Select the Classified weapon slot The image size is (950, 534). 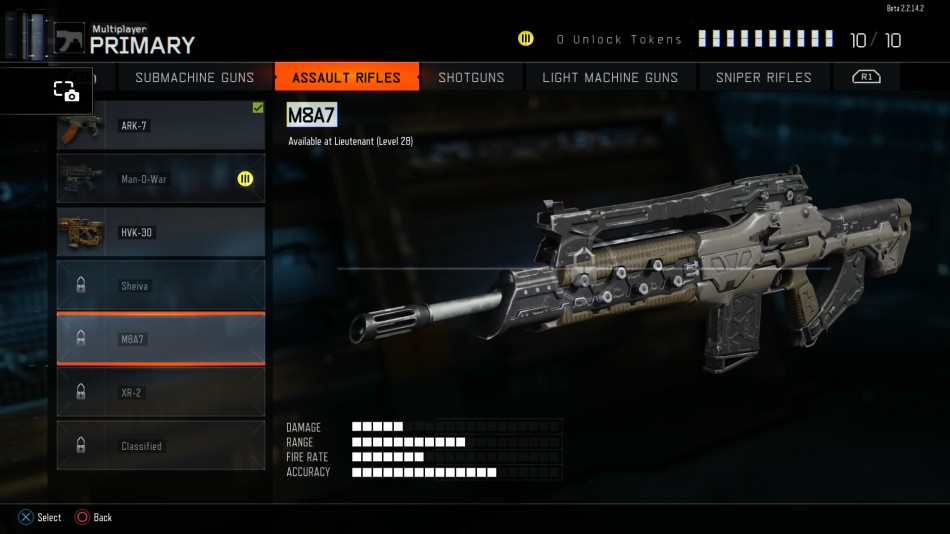161,446
